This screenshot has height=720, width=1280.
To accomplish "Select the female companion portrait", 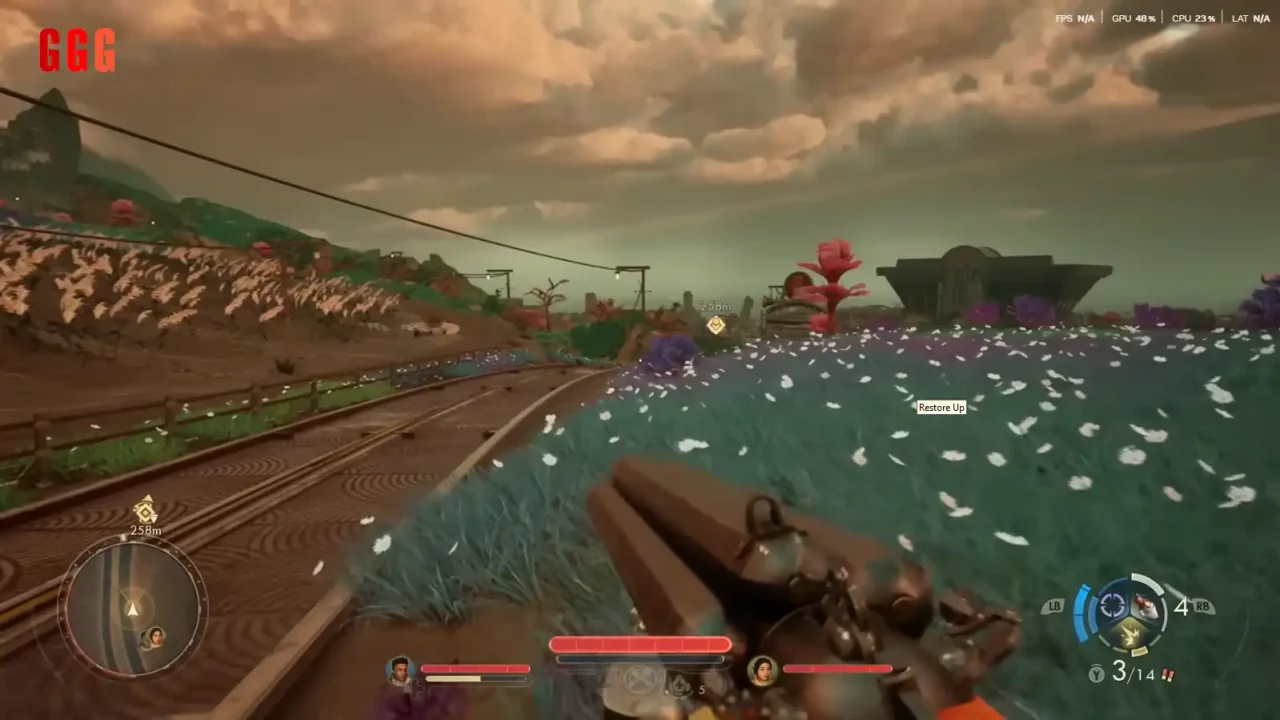I will 762,669.
